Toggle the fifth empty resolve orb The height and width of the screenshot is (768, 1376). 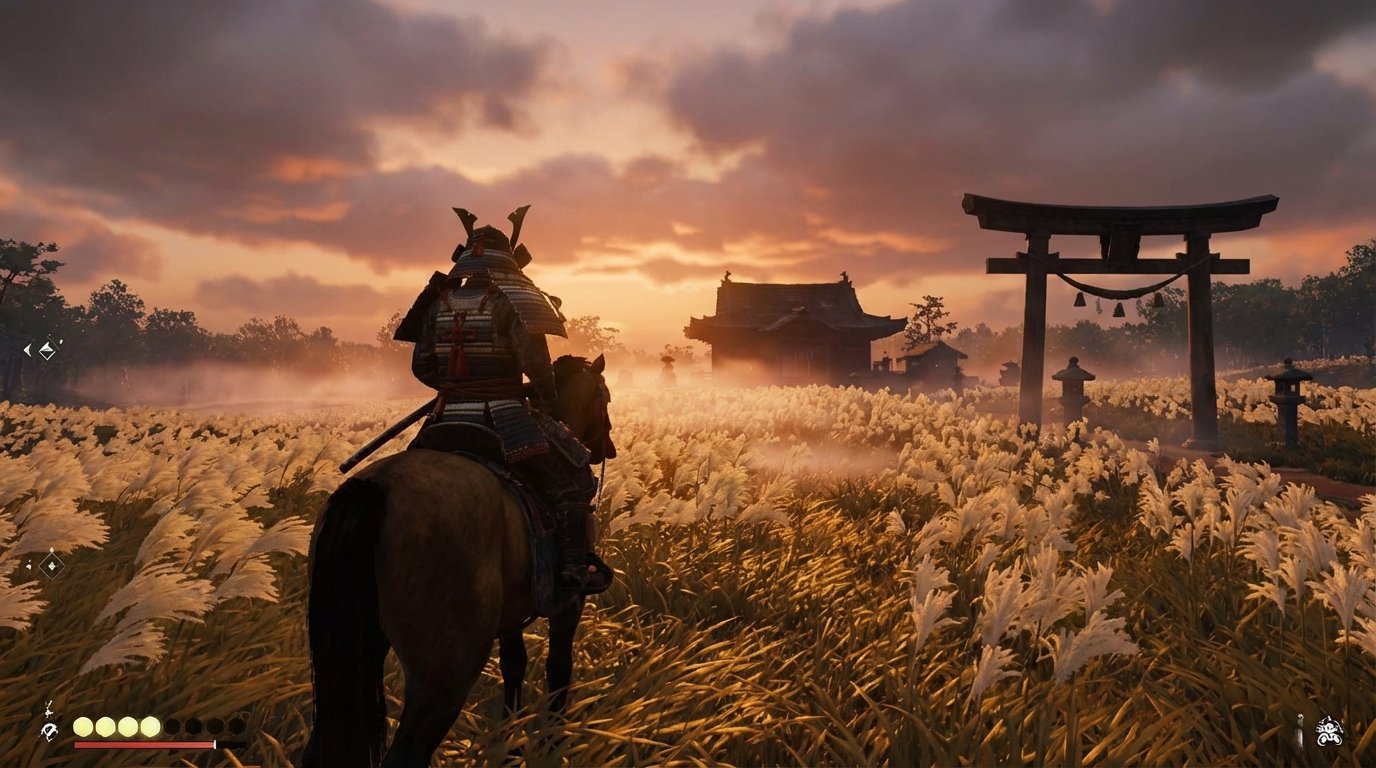173,726
